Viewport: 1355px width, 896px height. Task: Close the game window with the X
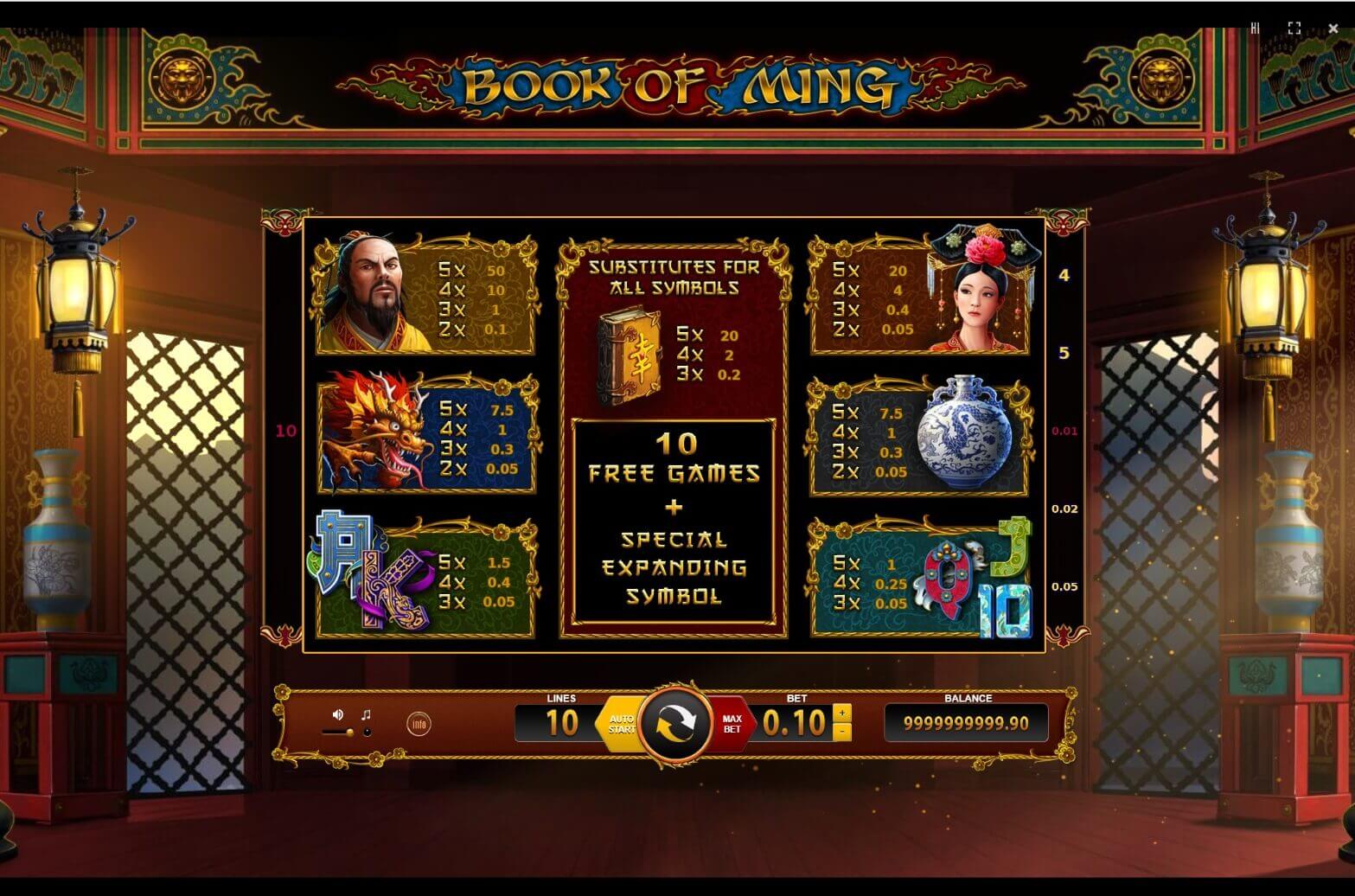[1333, 29]
